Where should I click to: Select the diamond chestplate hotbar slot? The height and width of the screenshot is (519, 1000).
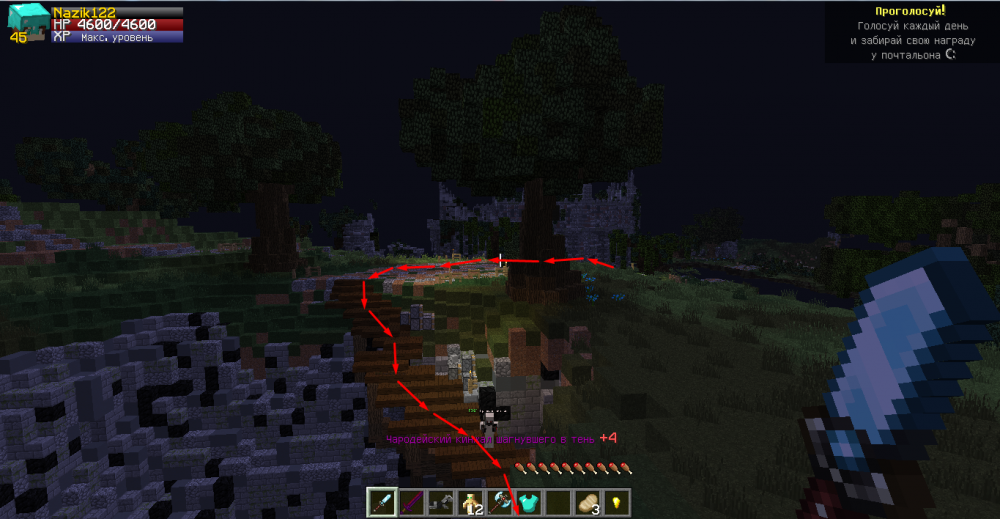pyautogui.click(x=528, y=501)
